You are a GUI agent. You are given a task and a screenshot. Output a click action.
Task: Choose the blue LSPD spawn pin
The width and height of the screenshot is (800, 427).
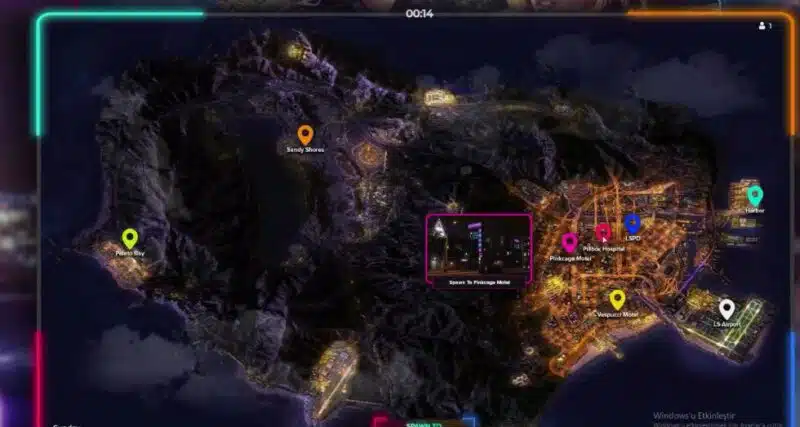pyautogui.click(x=632, y=224)
